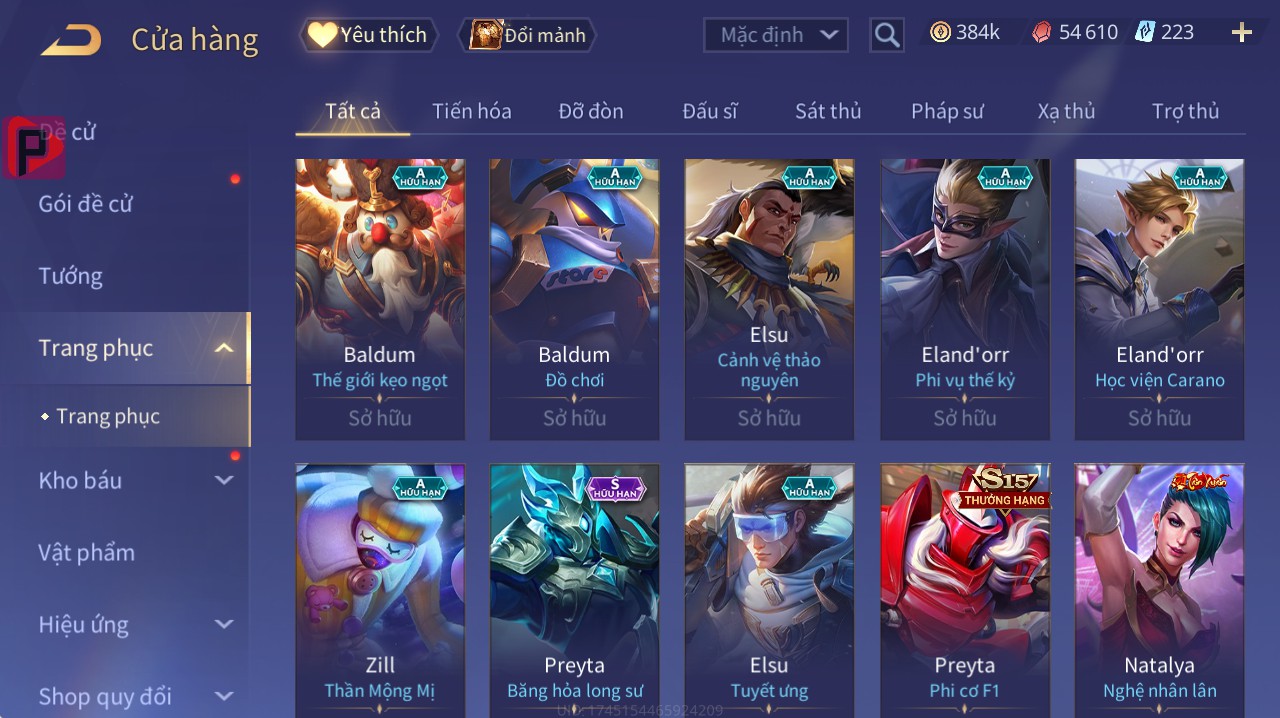Switch to the Pháp sư tab

[x=947, y=111]
